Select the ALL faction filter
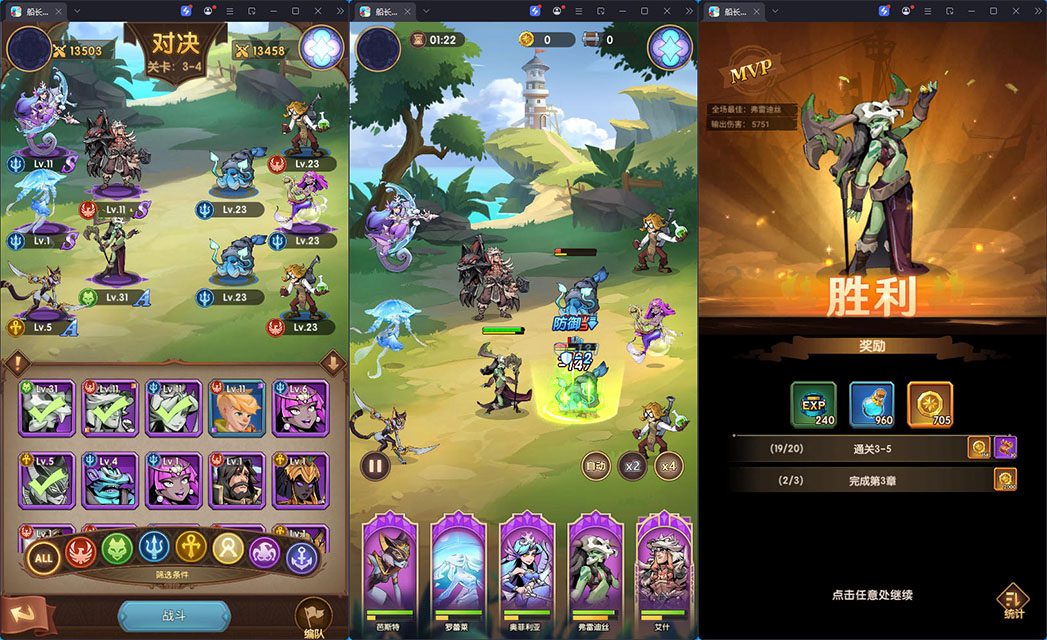 tap(43, 557)
